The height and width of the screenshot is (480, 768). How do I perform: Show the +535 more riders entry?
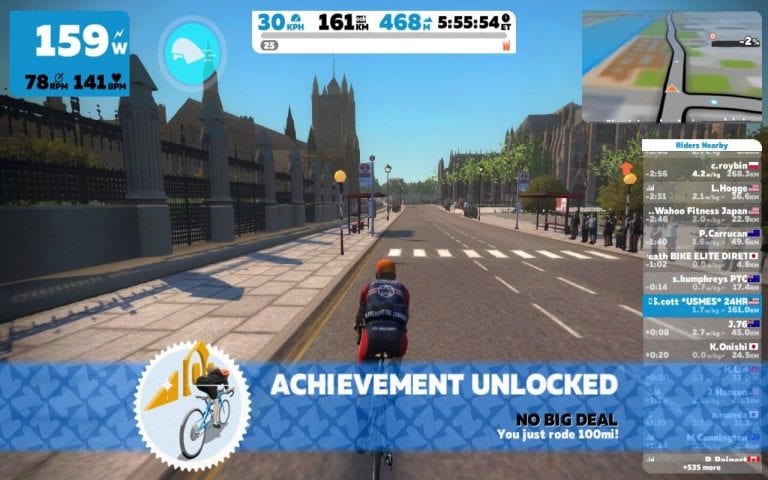tap(700, 467)
